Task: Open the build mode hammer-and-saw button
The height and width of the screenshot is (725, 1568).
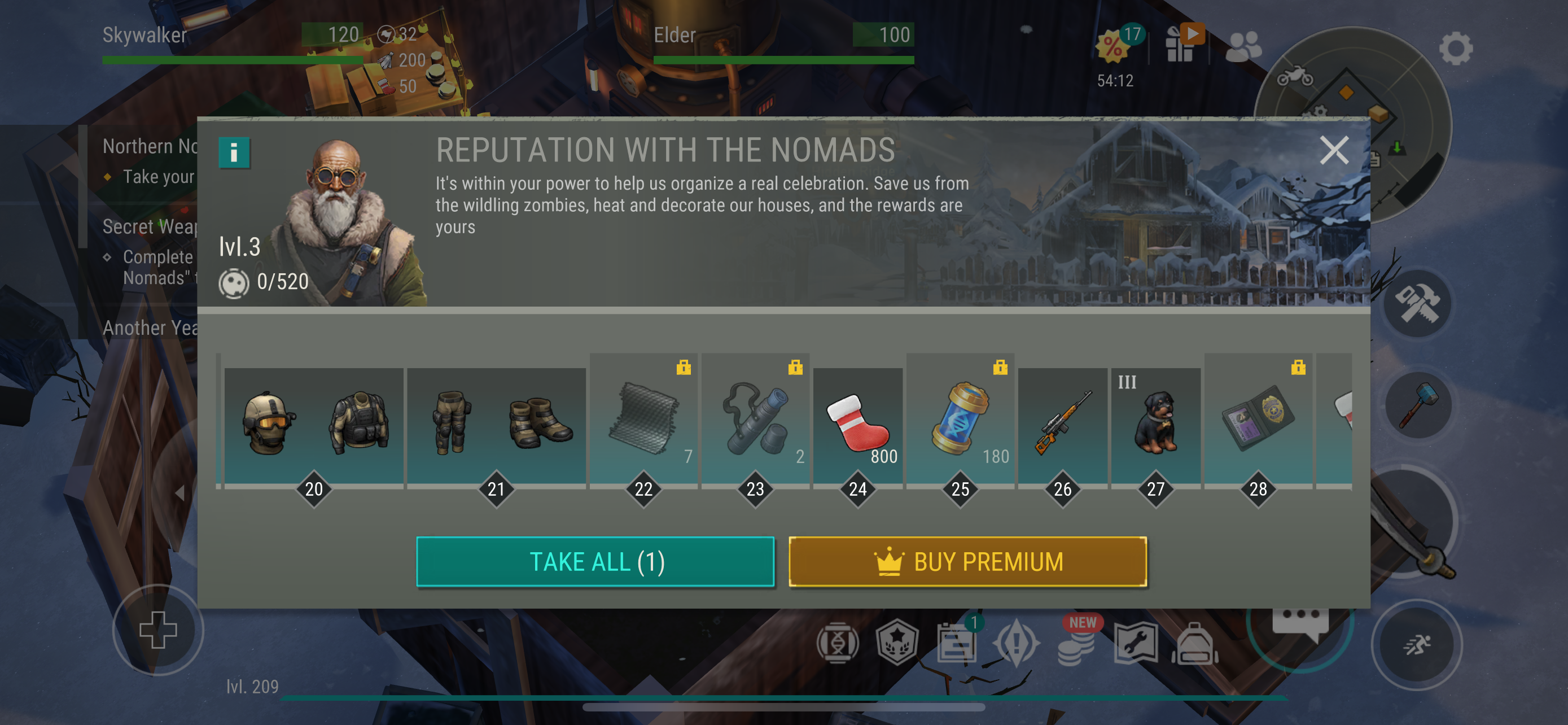Action: click(x=1416, y=304)
